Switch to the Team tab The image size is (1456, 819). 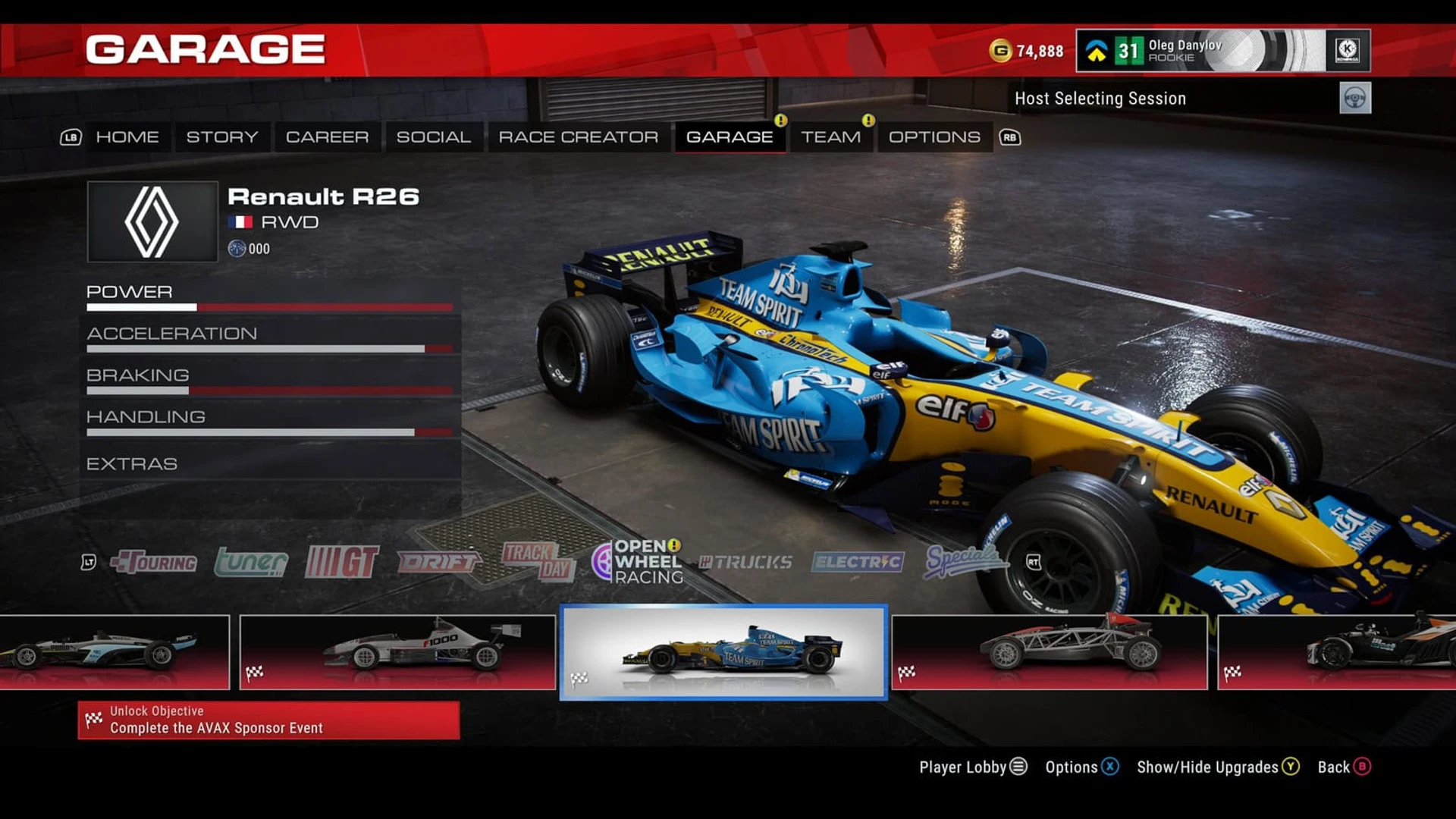point(830,137)
